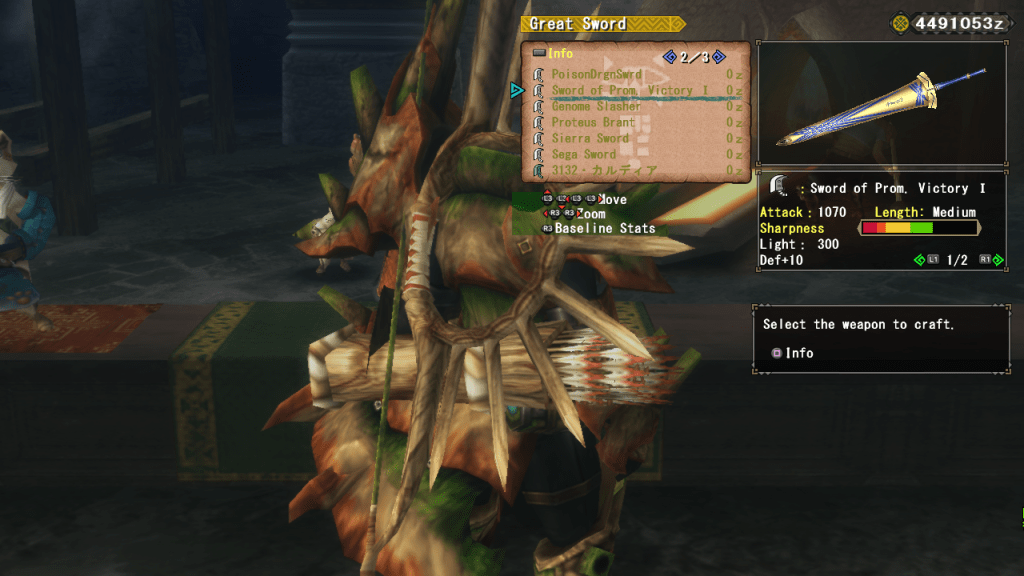
Task: Show the next weapon stats page
Action: 997,260
